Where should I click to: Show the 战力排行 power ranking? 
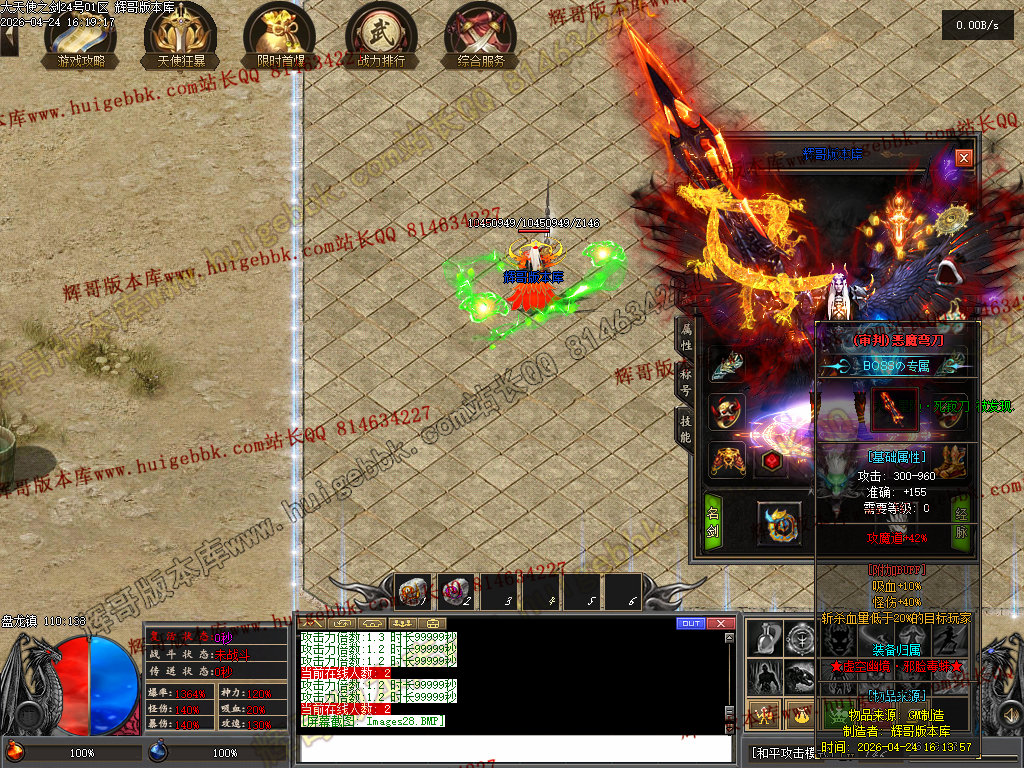pyautogui.click(x=381, y=35)
